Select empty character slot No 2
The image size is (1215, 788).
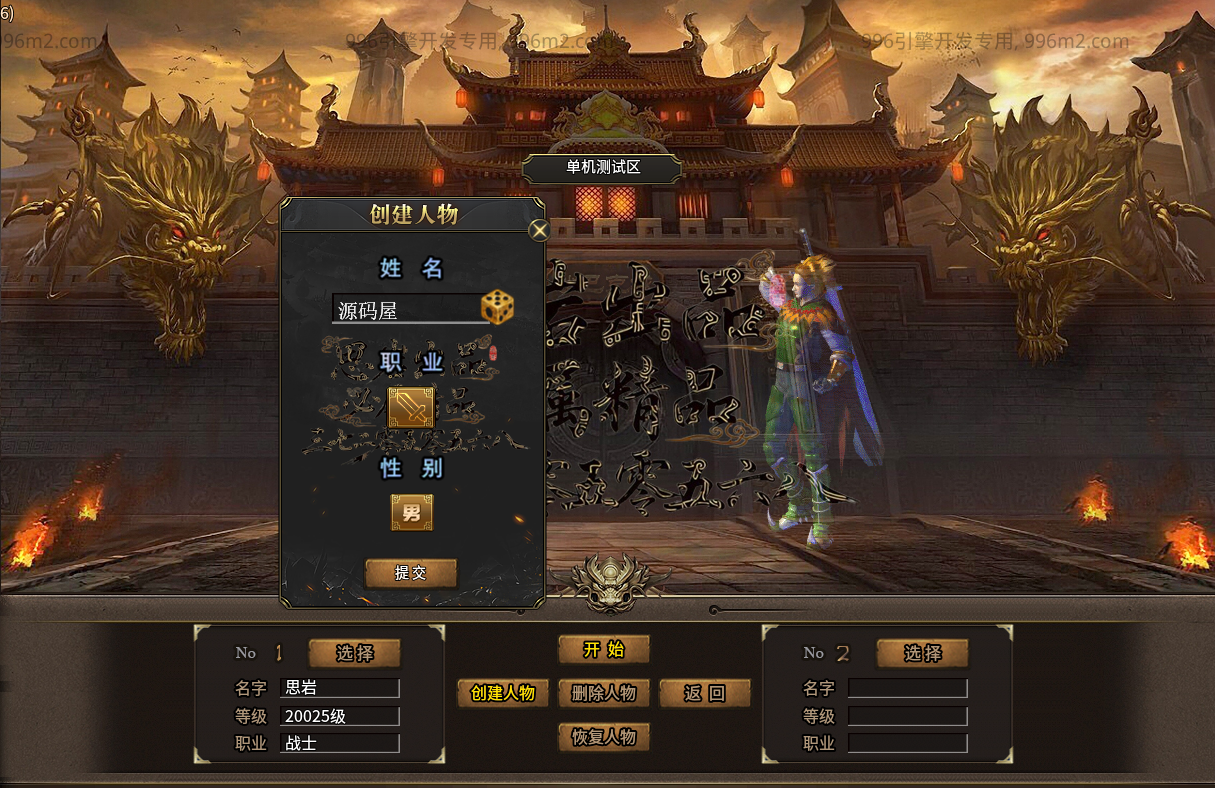click(922, 653)
